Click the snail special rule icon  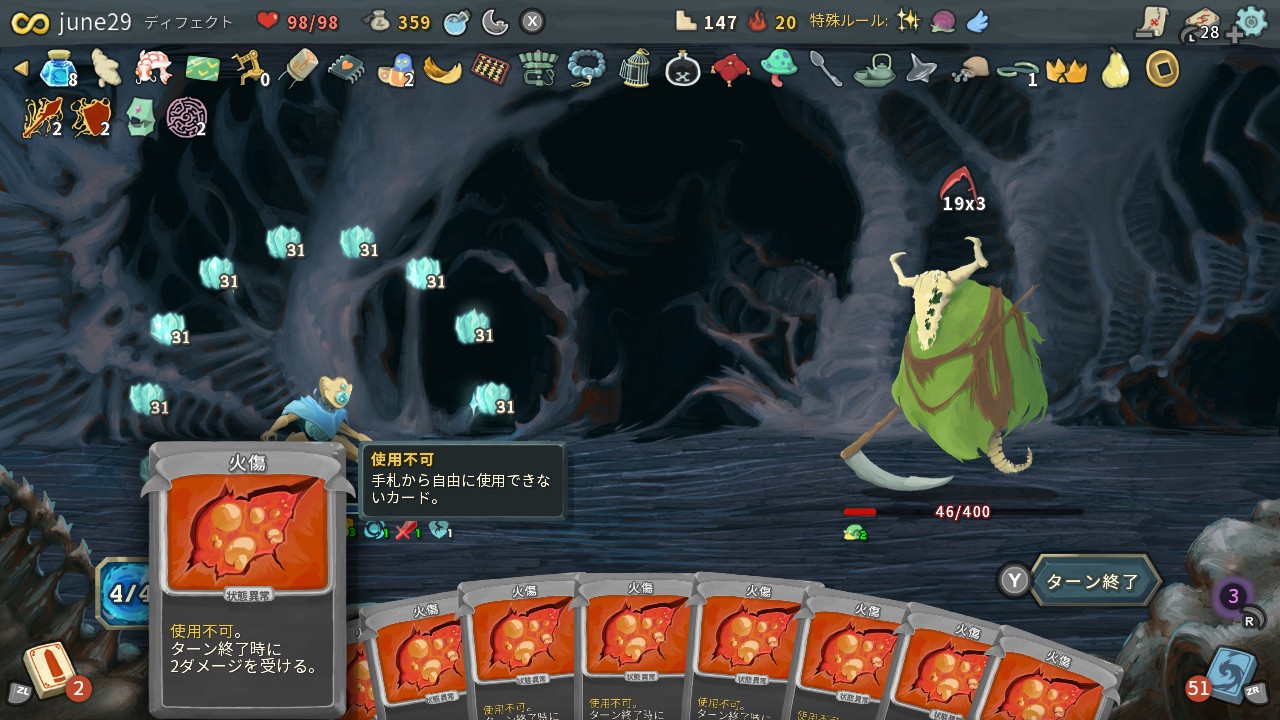(943, 20)
